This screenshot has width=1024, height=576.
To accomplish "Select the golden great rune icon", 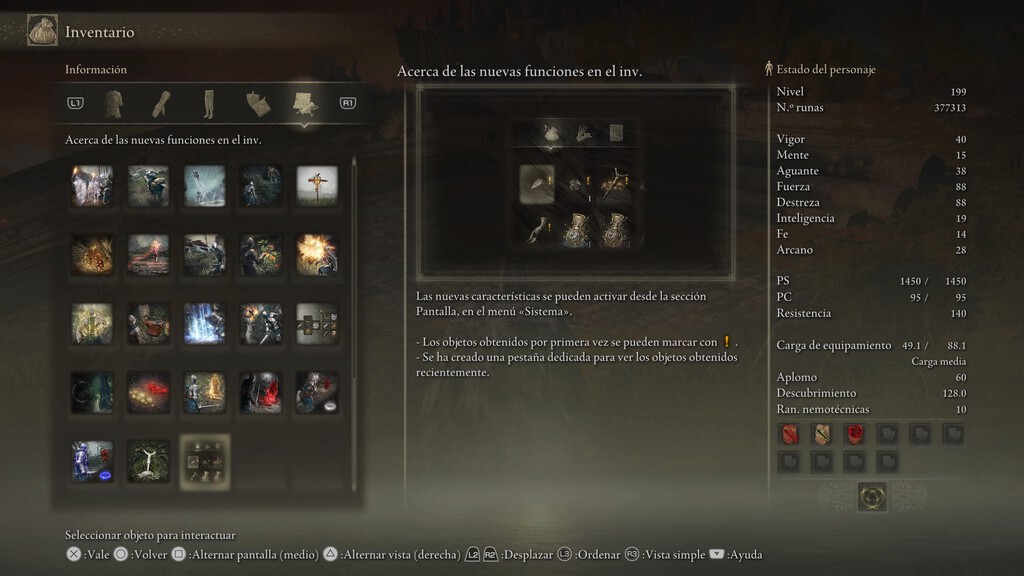I will 872,496.
